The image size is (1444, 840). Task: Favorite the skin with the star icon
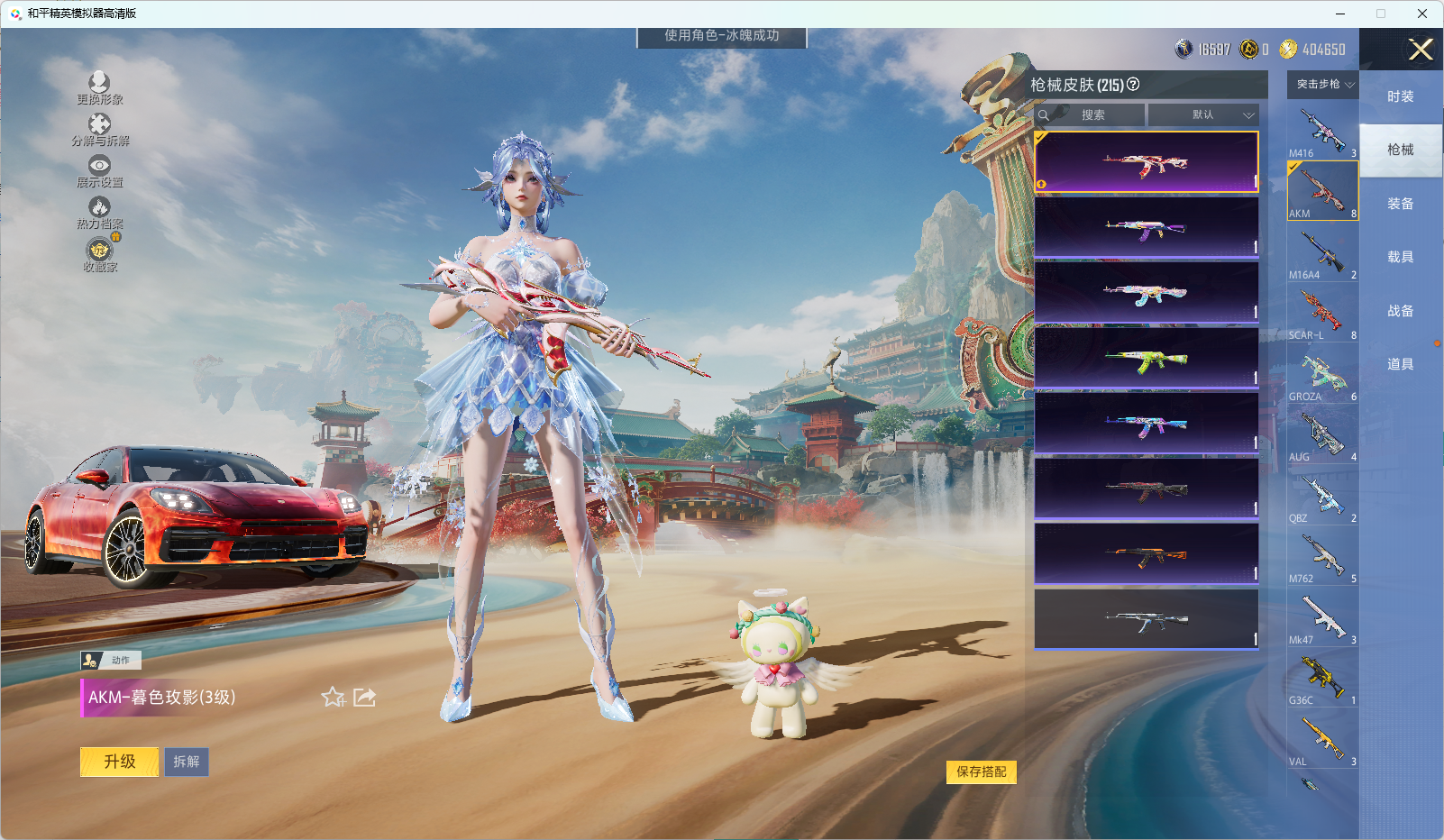click(333, 697)
